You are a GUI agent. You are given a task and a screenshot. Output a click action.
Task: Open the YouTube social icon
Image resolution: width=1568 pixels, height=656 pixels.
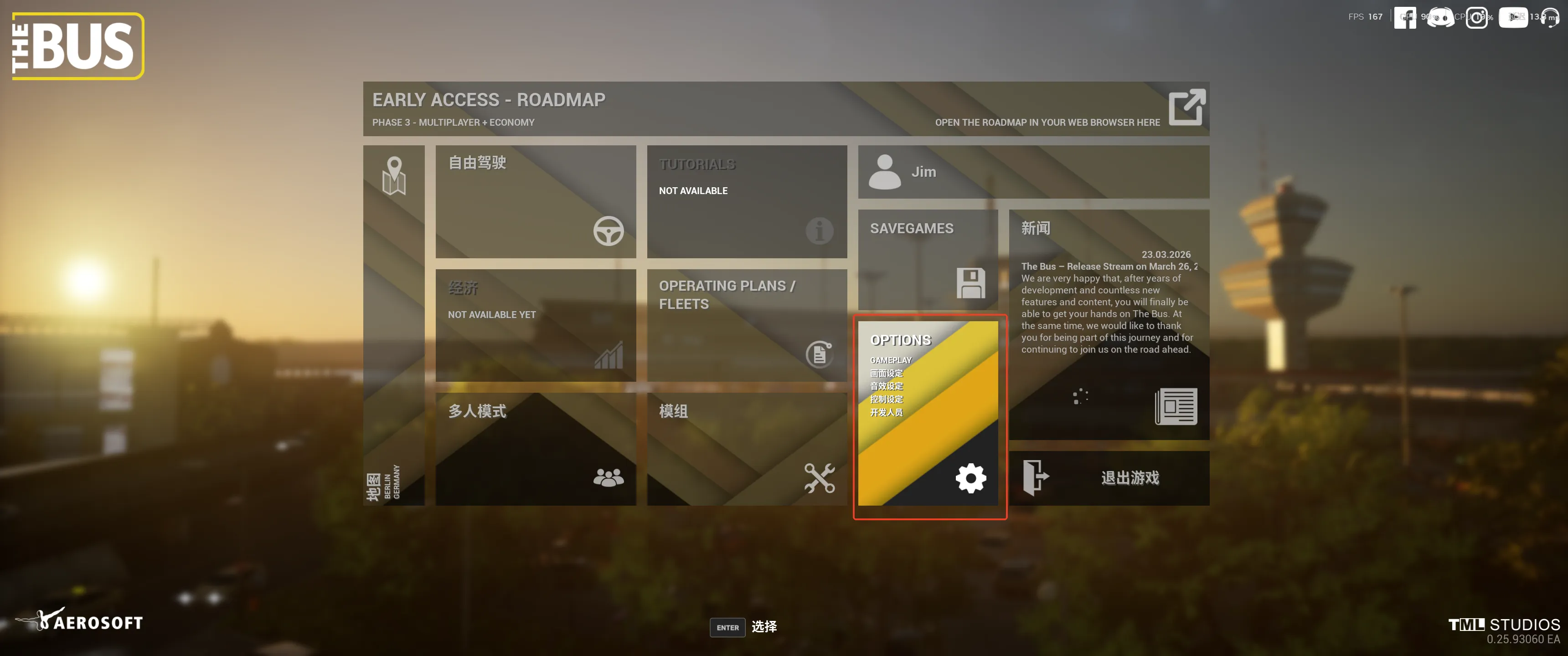(x=1512, y=17)
